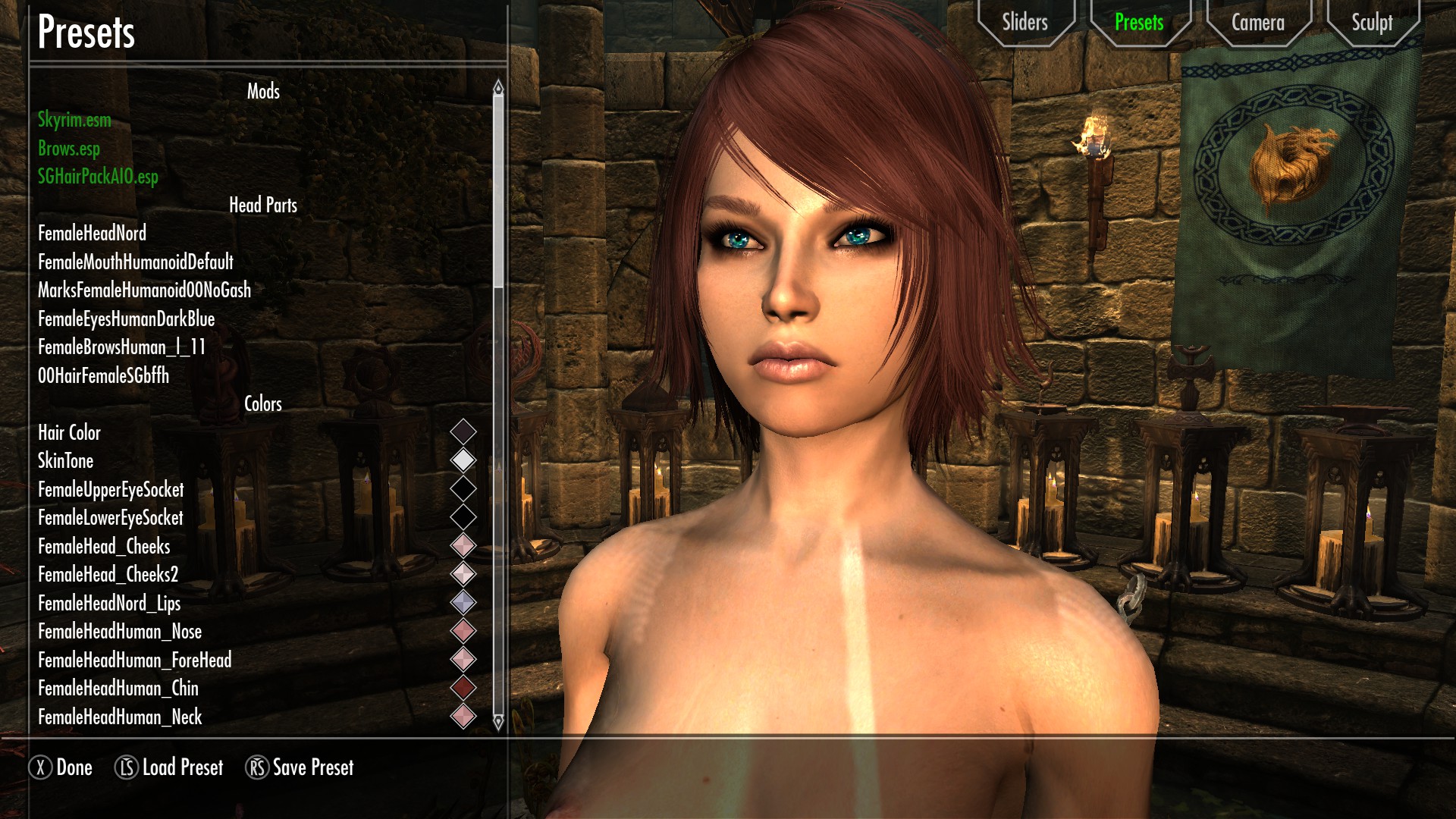This screenshot has width=1456, height=819.
Task: Select Skyrim.esm in the Mods list
Action: coord(74,120)
